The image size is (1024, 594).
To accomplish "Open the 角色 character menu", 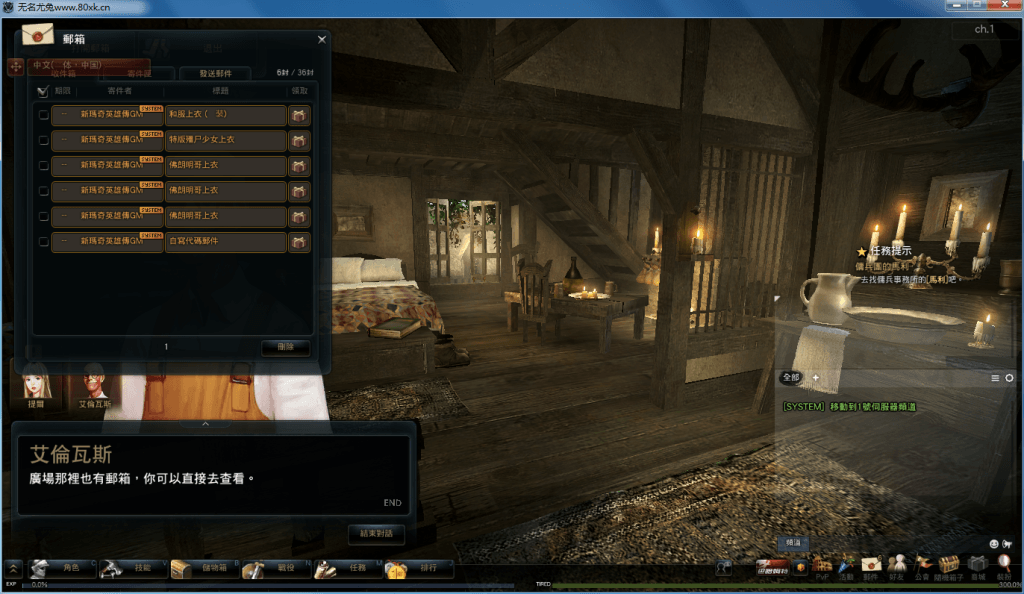I will 63,568.
